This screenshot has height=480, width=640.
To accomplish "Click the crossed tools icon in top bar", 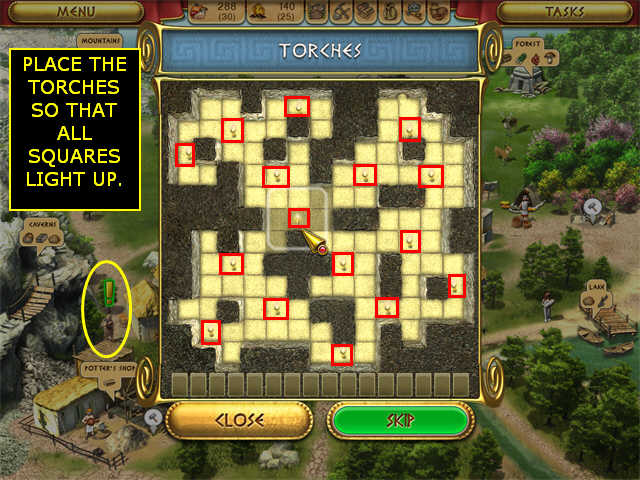I will (x=341, y=12).
